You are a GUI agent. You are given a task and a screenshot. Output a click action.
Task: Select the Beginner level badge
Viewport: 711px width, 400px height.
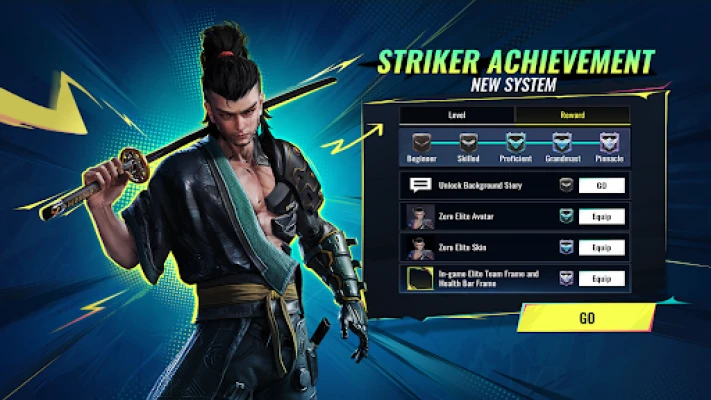[x=421, y=144]
